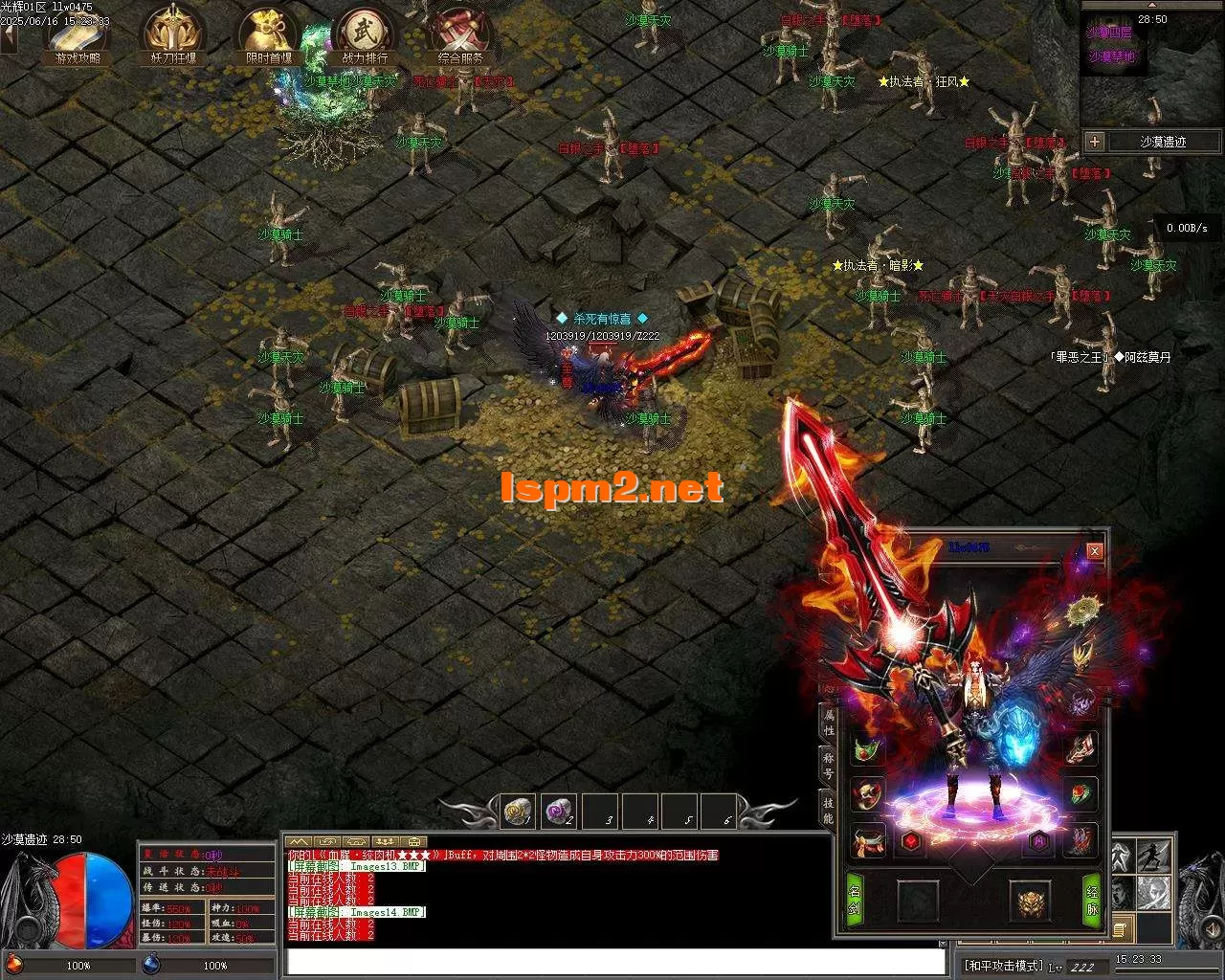Open the green 经脉 meridians button
1225x980 pixels.
pos(1092,901)
